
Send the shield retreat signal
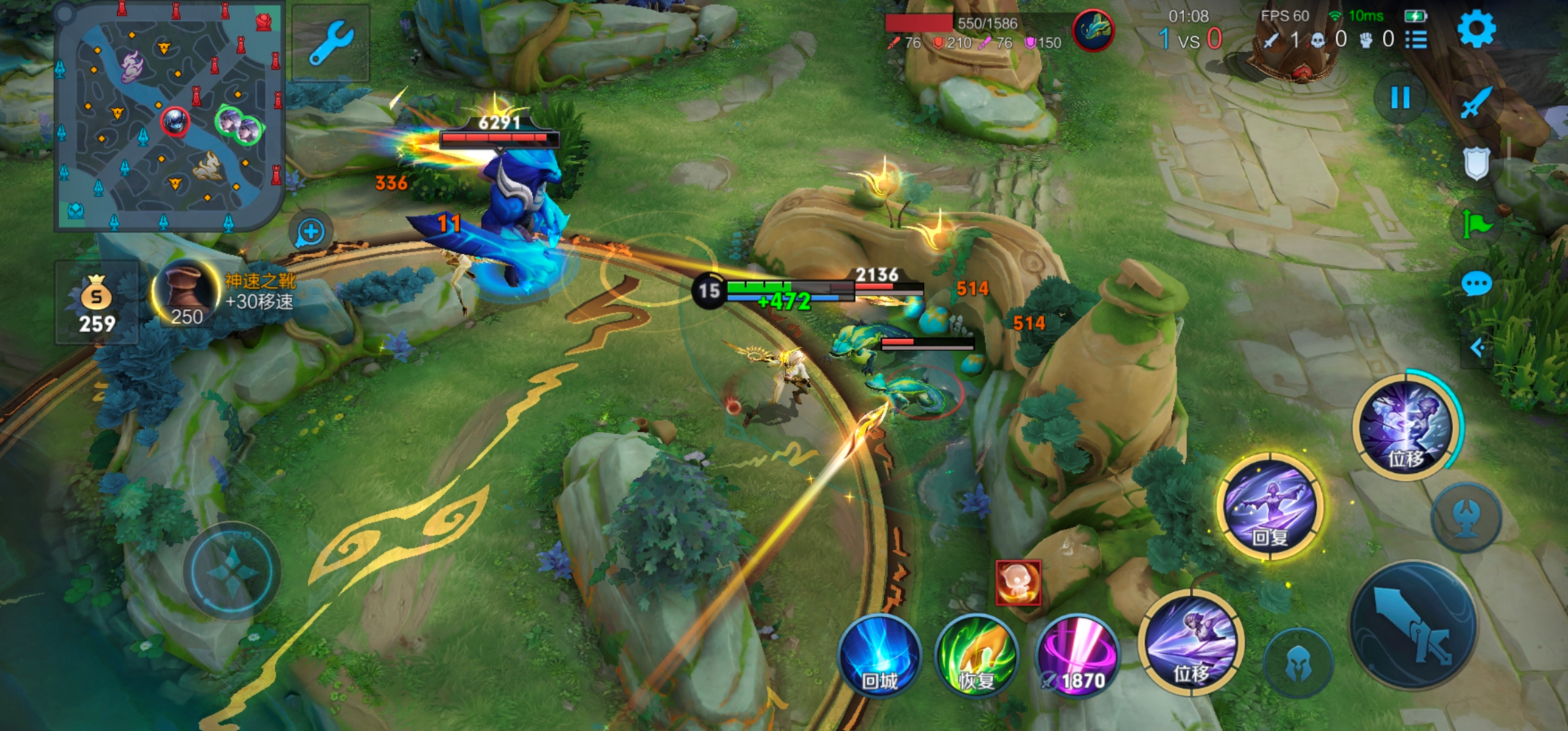click(1476, 163)
